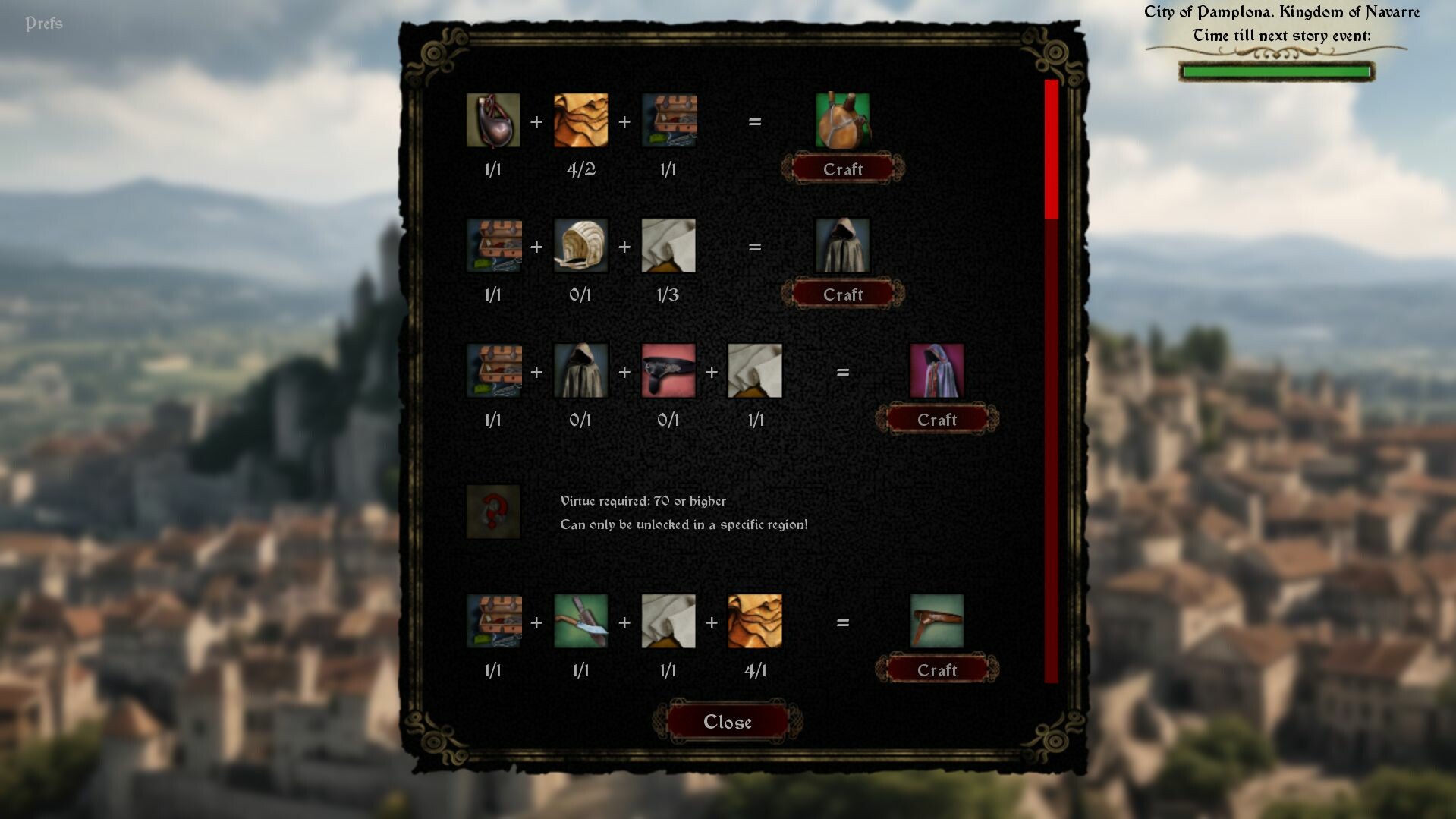The width and height of the screenshot is (1456, 819).
Task: Select the toolbox icon in the bottom recipe
Action: [x=493, y=622]
